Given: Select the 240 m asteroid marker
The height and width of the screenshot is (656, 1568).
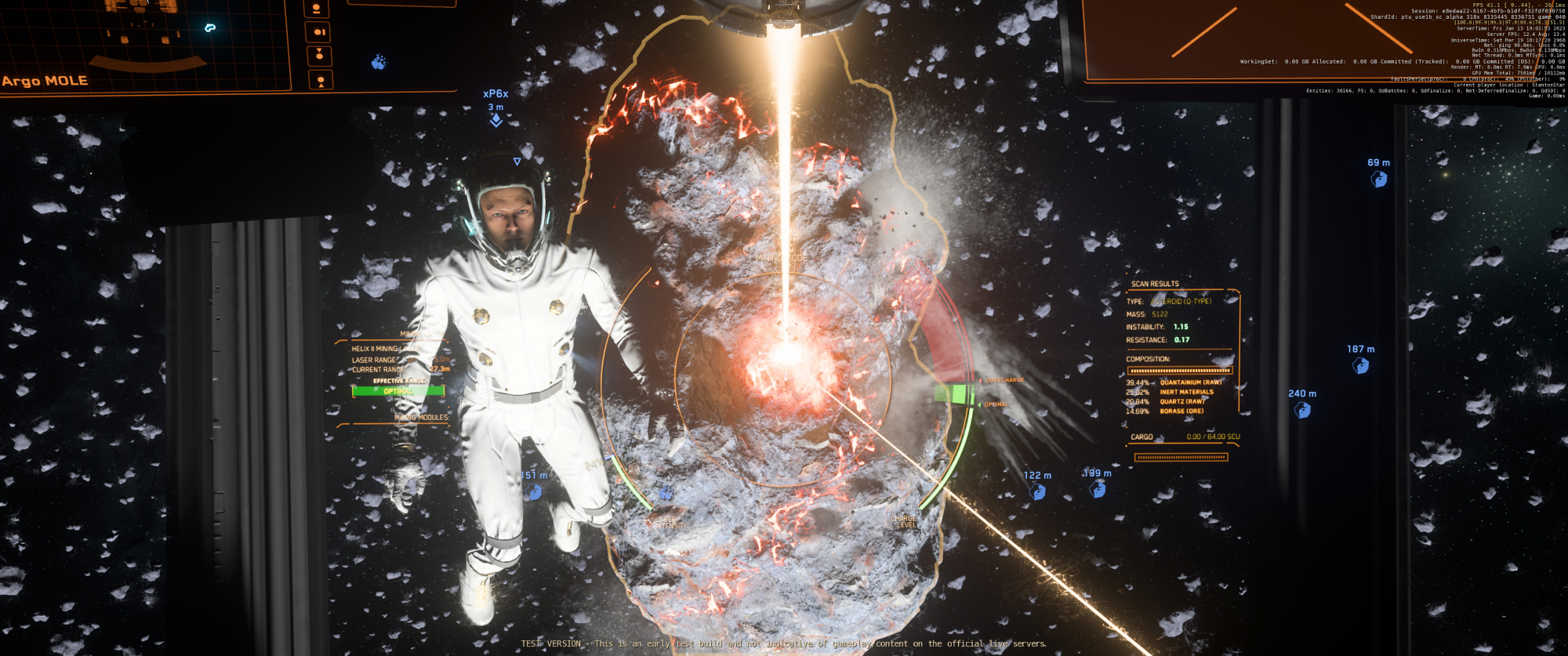Looking at the screenshot, I should [x=1302, y=411].
